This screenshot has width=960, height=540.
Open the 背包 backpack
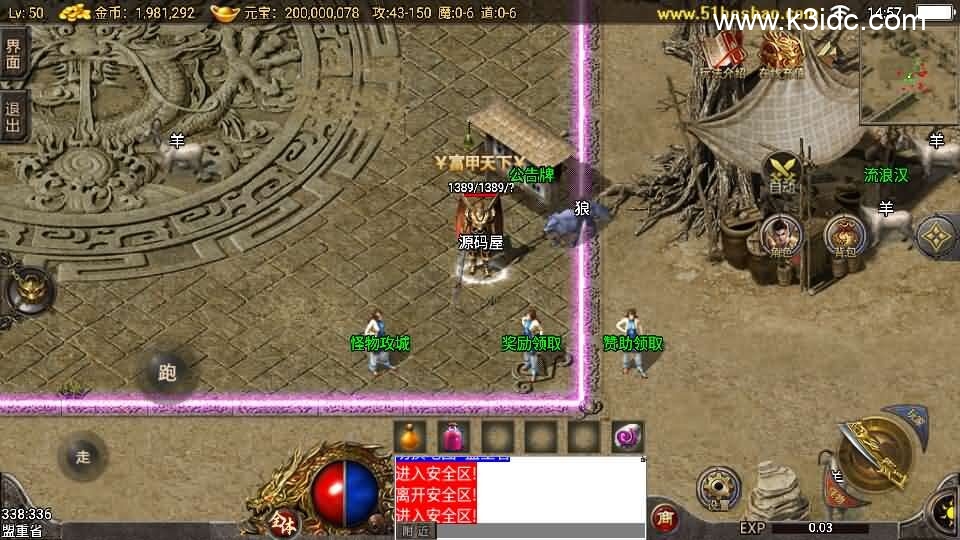point(846,236)
